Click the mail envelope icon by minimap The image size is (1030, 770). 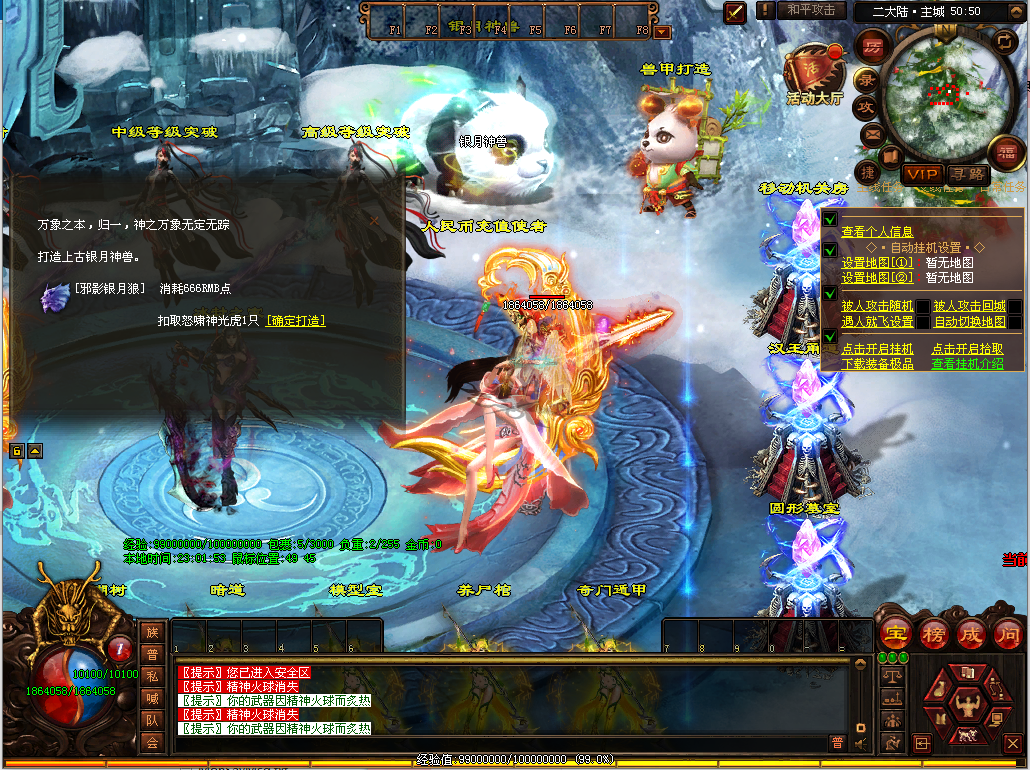coord(872,133)
